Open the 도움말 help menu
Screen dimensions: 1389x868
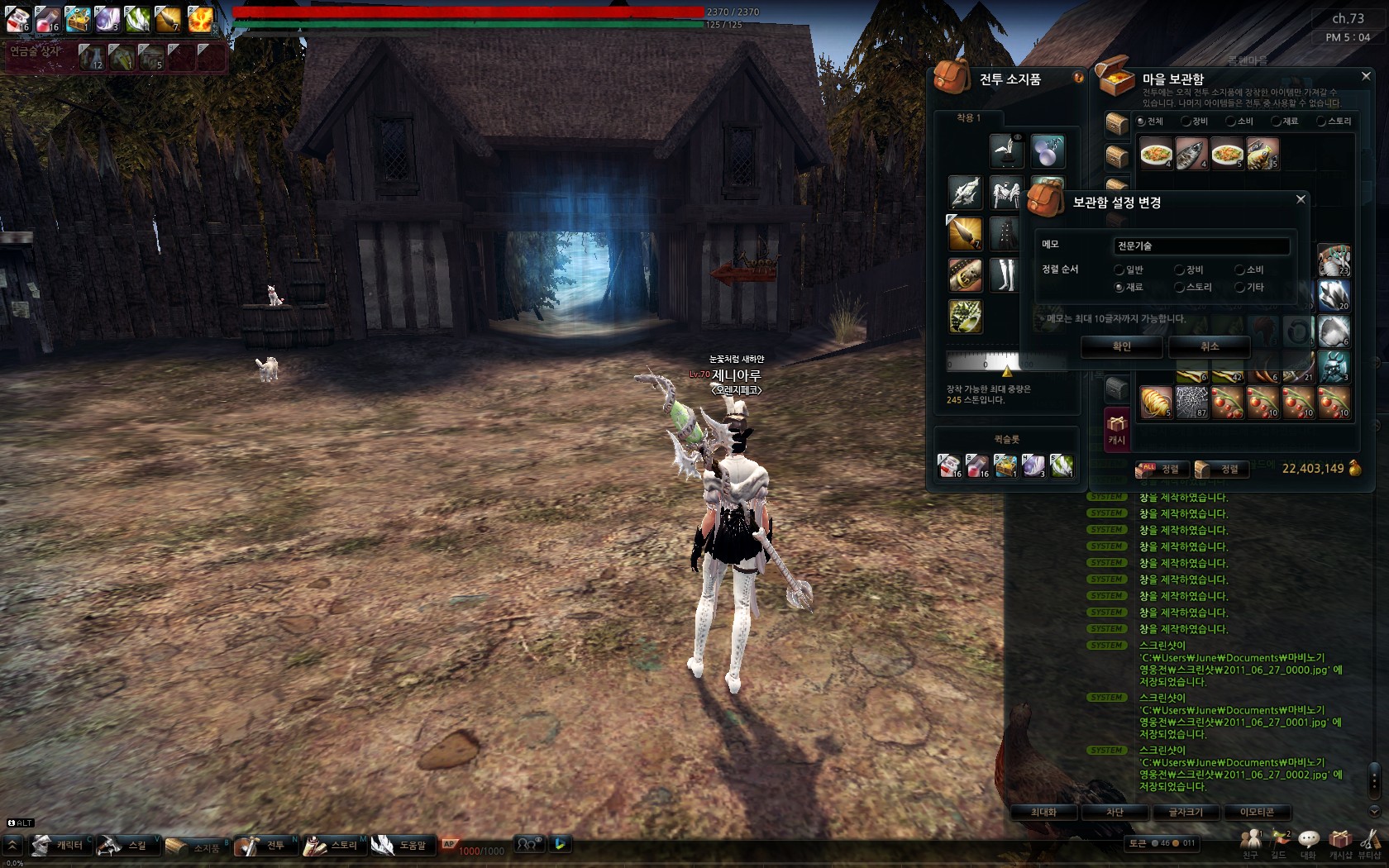[402, 845]
